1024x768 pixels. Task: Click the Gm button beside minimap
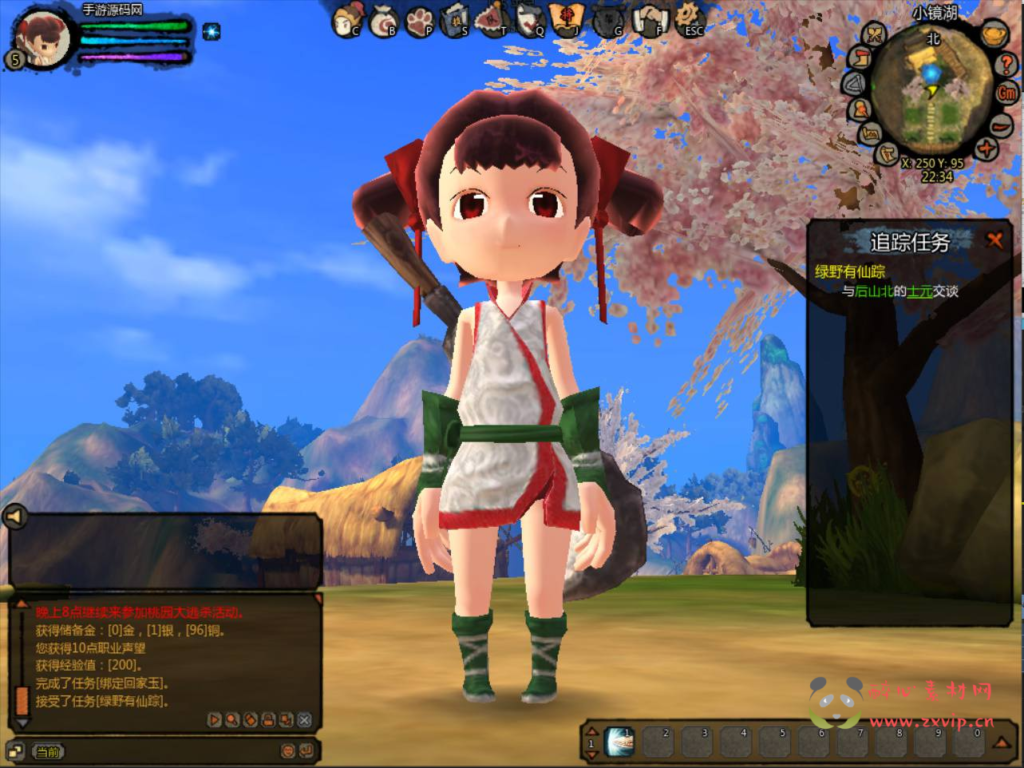(1007, 93)
